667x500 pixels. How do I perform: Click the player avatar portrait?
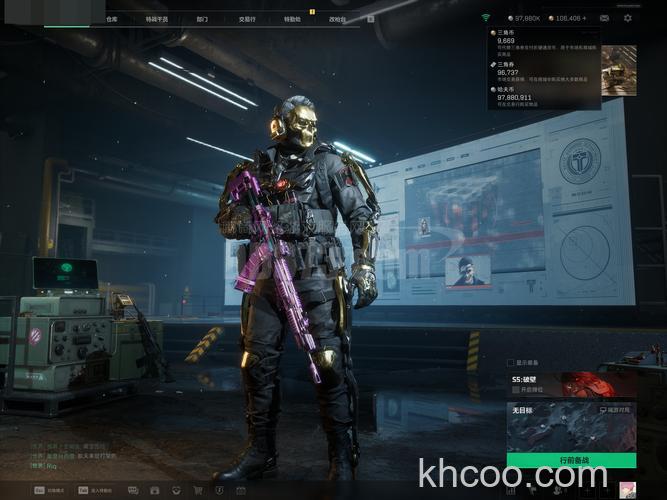(x=629, y=489)
